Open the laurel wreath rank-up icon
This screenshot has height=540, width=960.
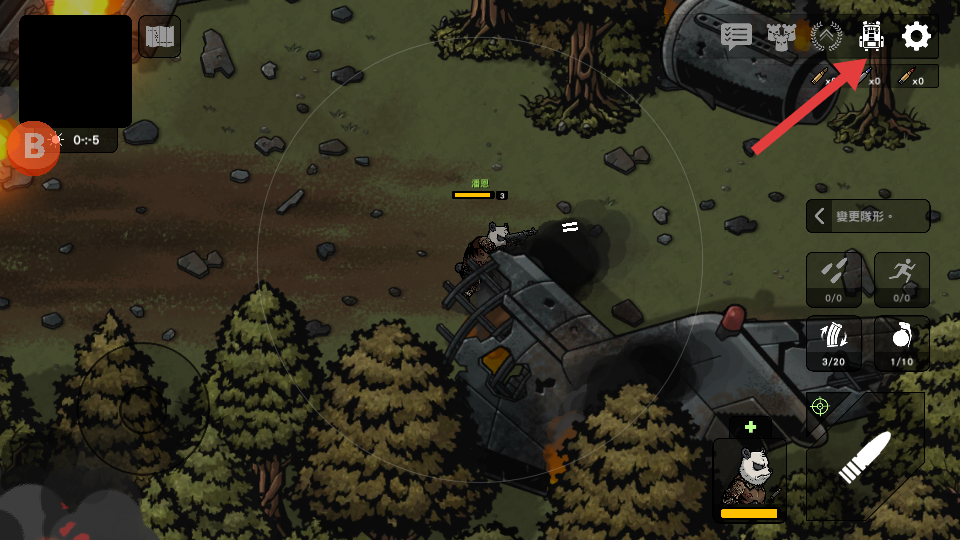tap(827, 37)
